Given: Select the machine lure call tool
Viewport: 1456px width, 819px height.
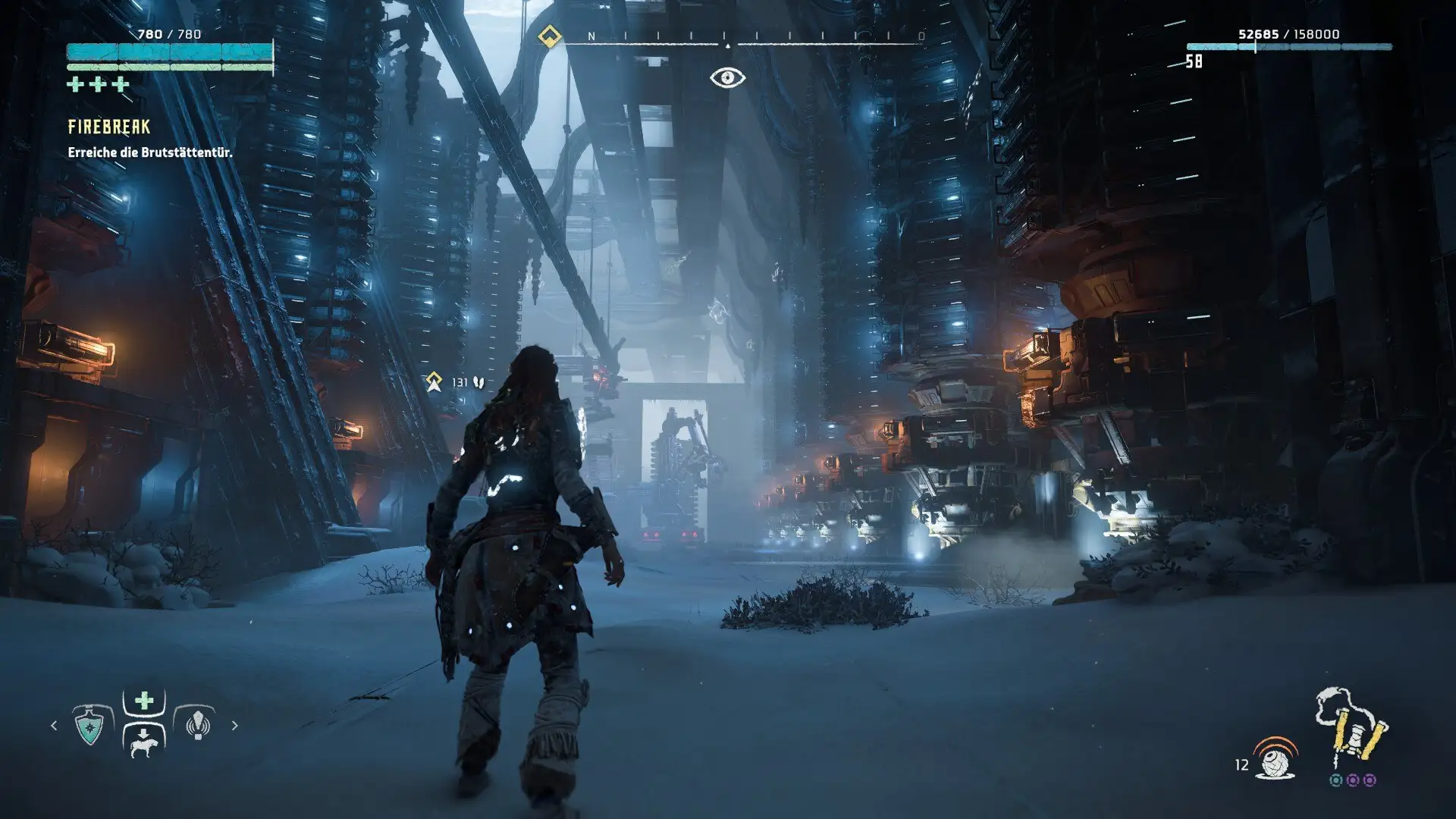Looking at the screenshot, I should pos(197,726).
